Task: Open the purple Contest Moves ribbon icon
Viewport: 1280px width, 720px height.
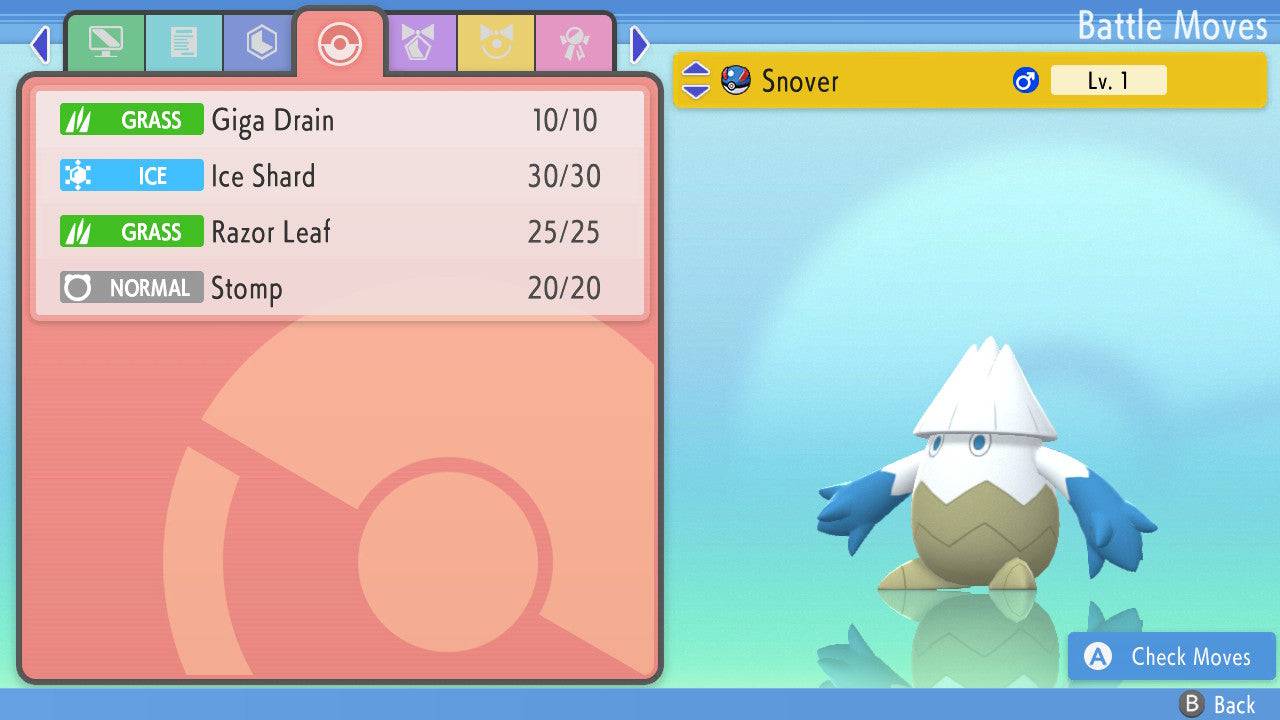Action: coord(420,43)
